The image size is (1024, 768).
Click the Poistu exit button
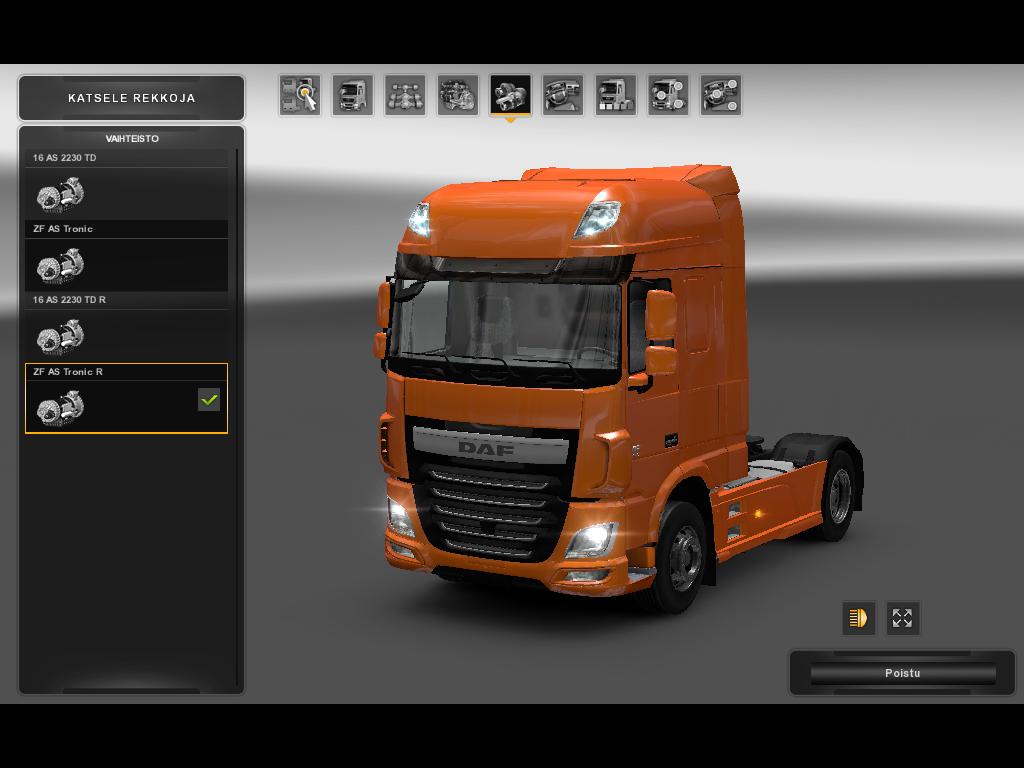tap(902, 673)
